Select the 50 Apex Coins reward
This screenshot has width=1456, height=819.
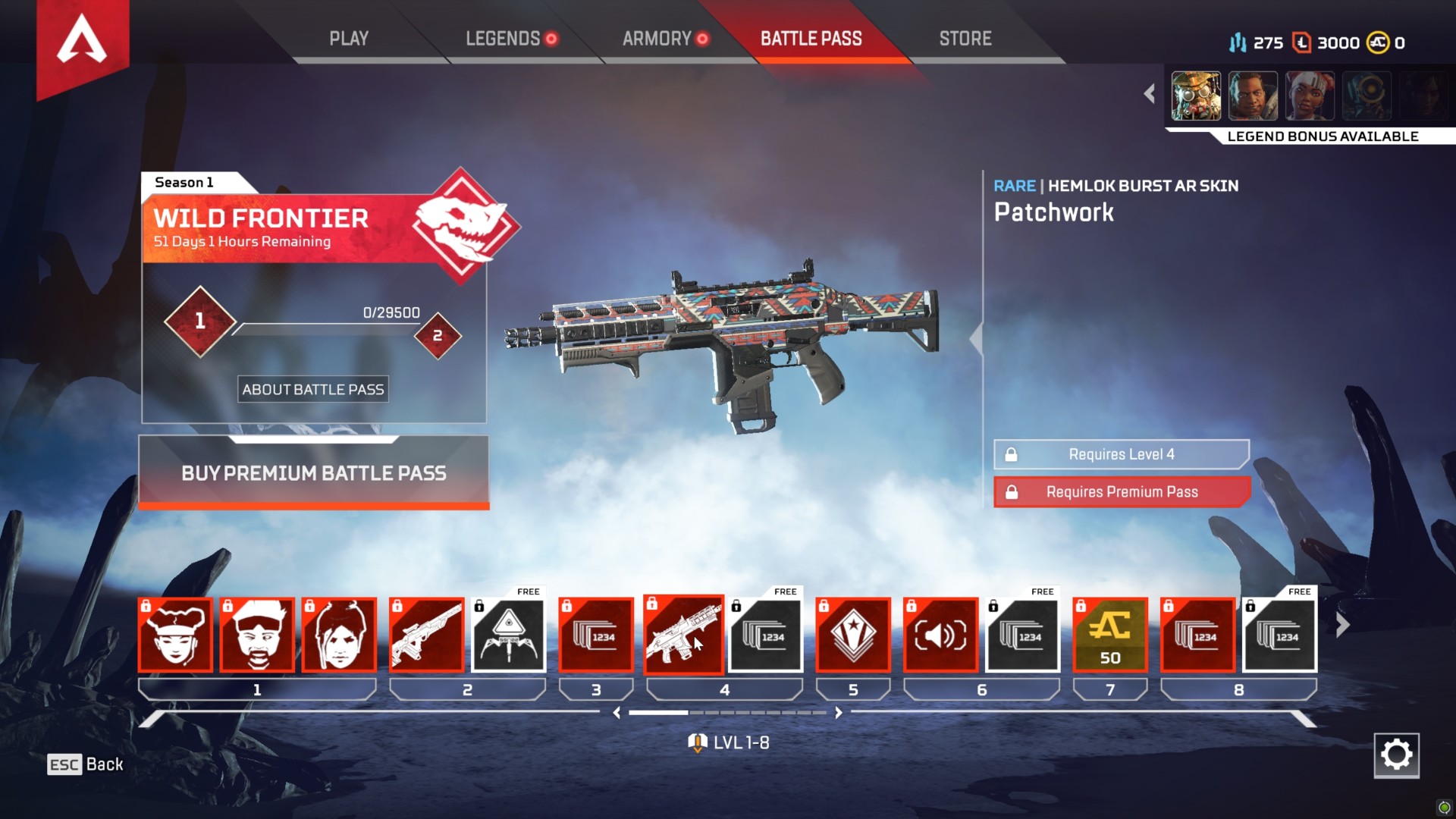tap(1110, 635)
